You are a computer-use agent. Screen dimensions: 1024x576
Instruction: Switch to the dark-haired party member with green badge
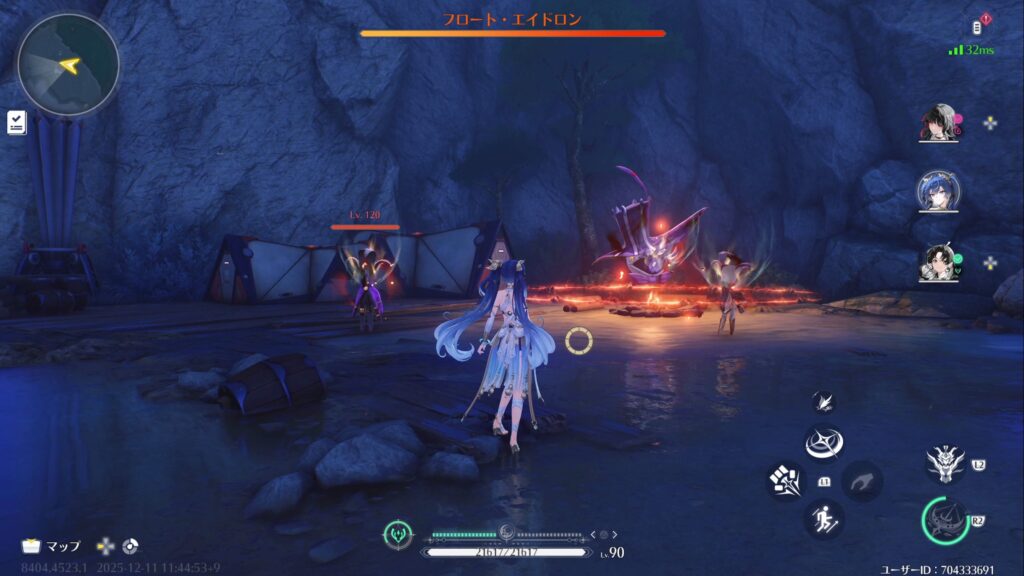(939, 263)
